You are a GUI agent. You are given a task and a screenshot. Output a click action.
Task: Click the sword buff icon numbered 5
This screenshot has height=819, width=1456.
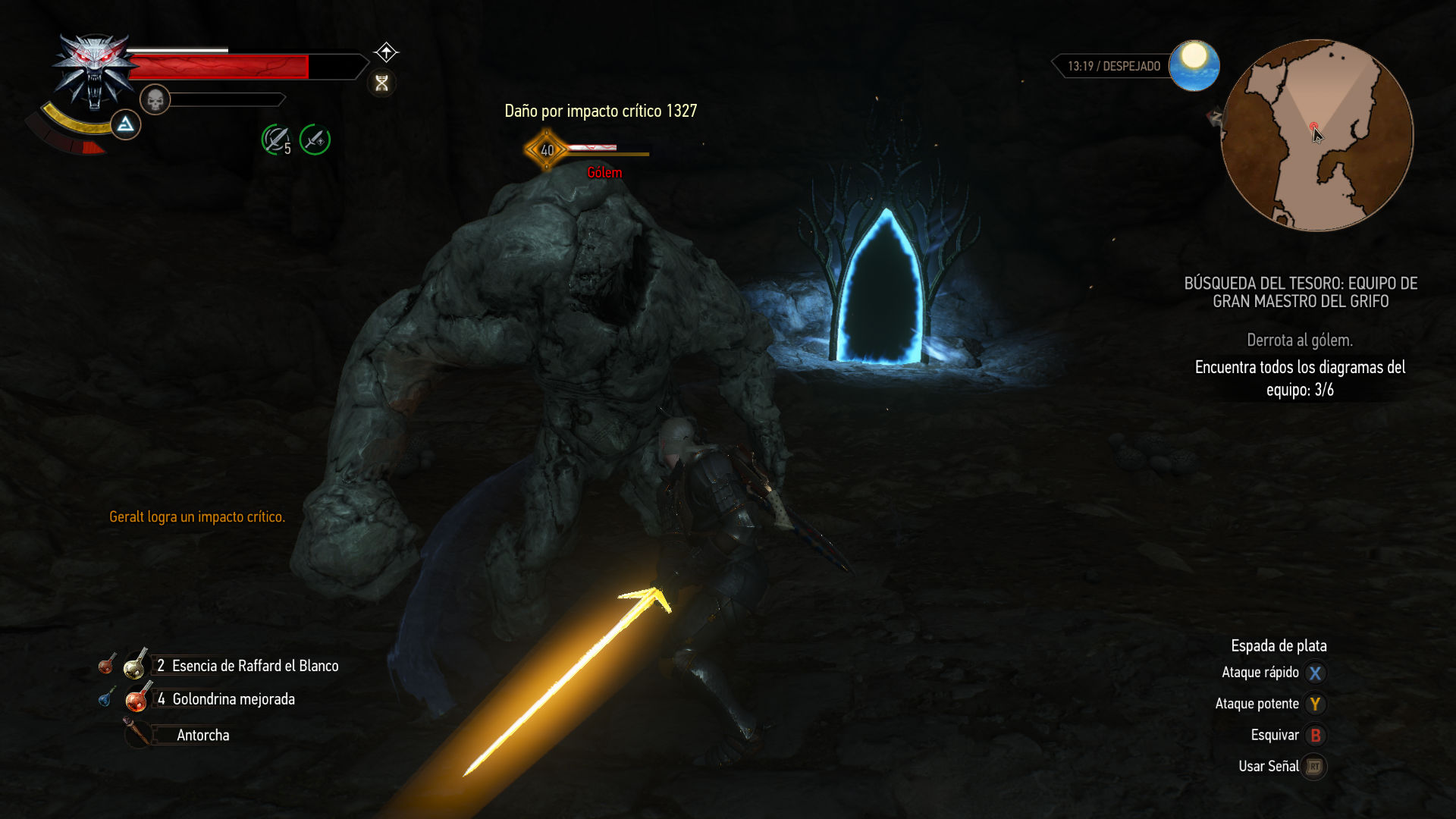pos(276,140)
